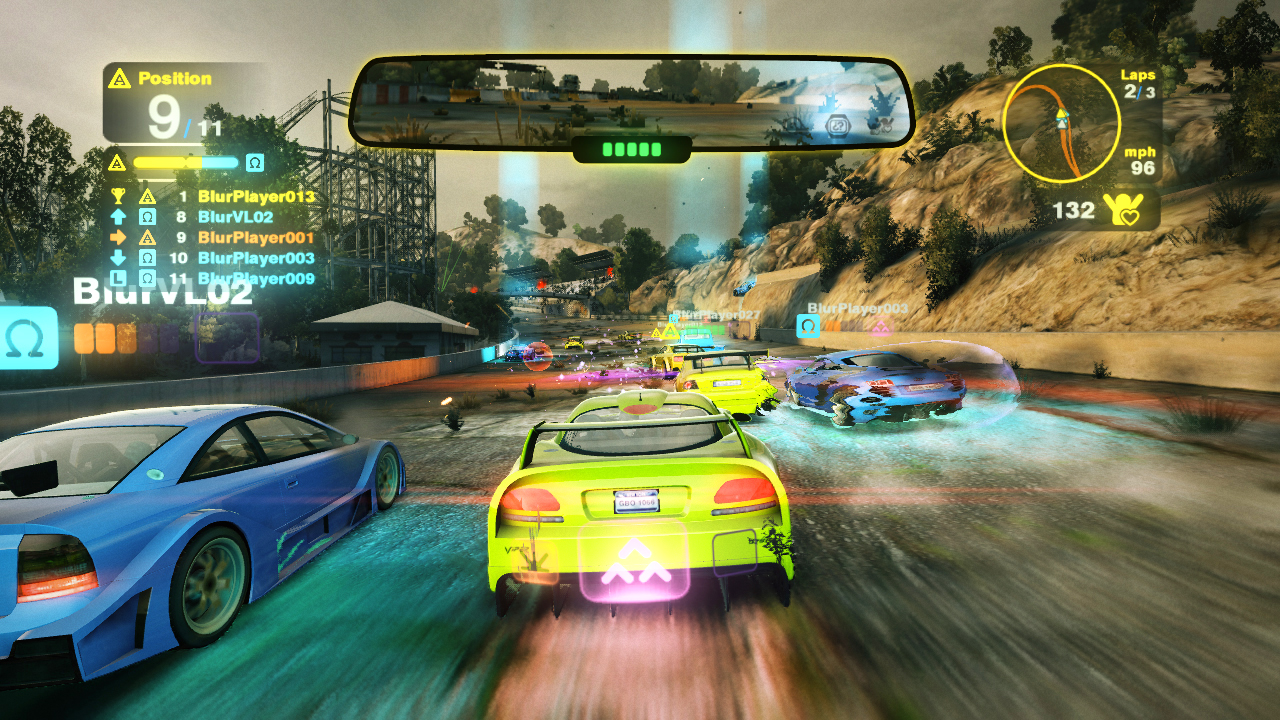
Task: Click the Omega badge next to BlurVL02
Action: tap(148, 216)
